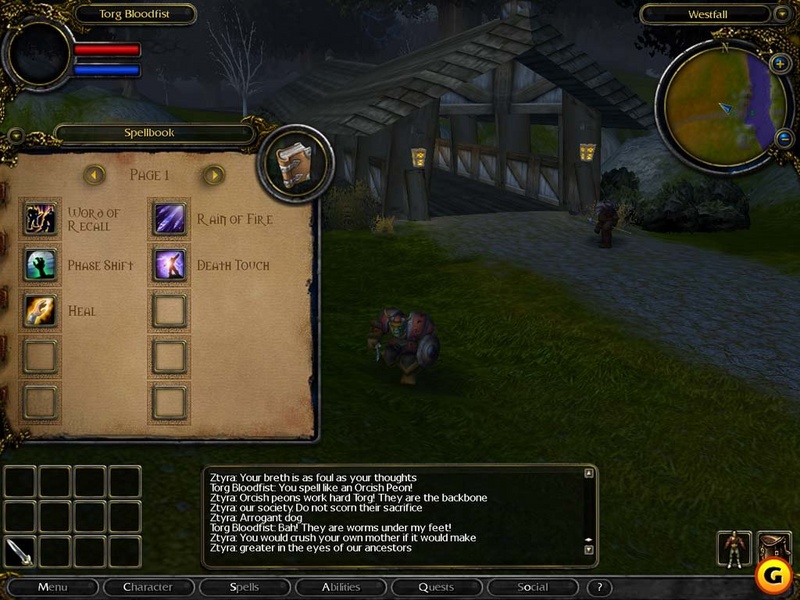Select the Word of Recall spell
Screen dimensions: 800x600
[x=41, y=218]
